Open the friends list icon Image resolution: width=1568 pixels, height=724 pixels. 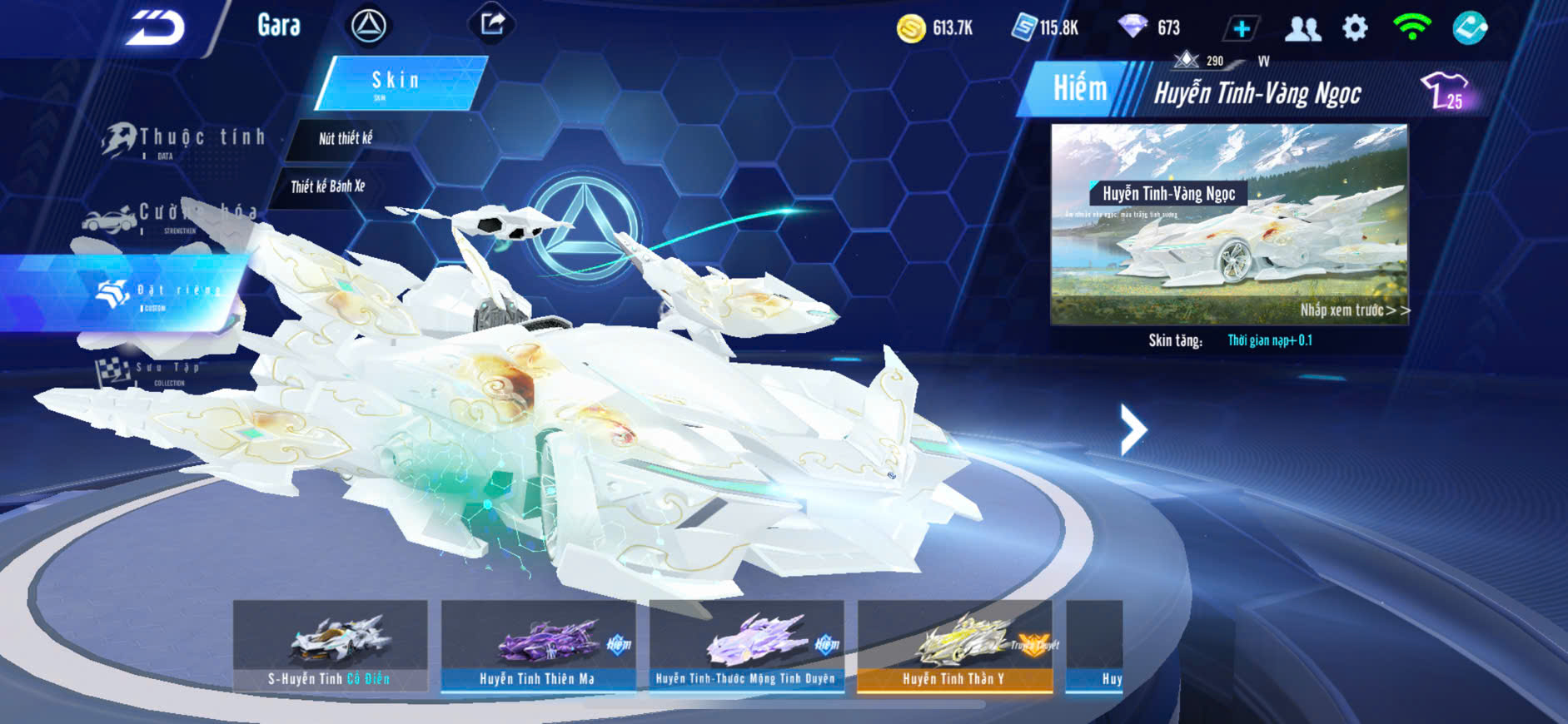point(1302,29)
